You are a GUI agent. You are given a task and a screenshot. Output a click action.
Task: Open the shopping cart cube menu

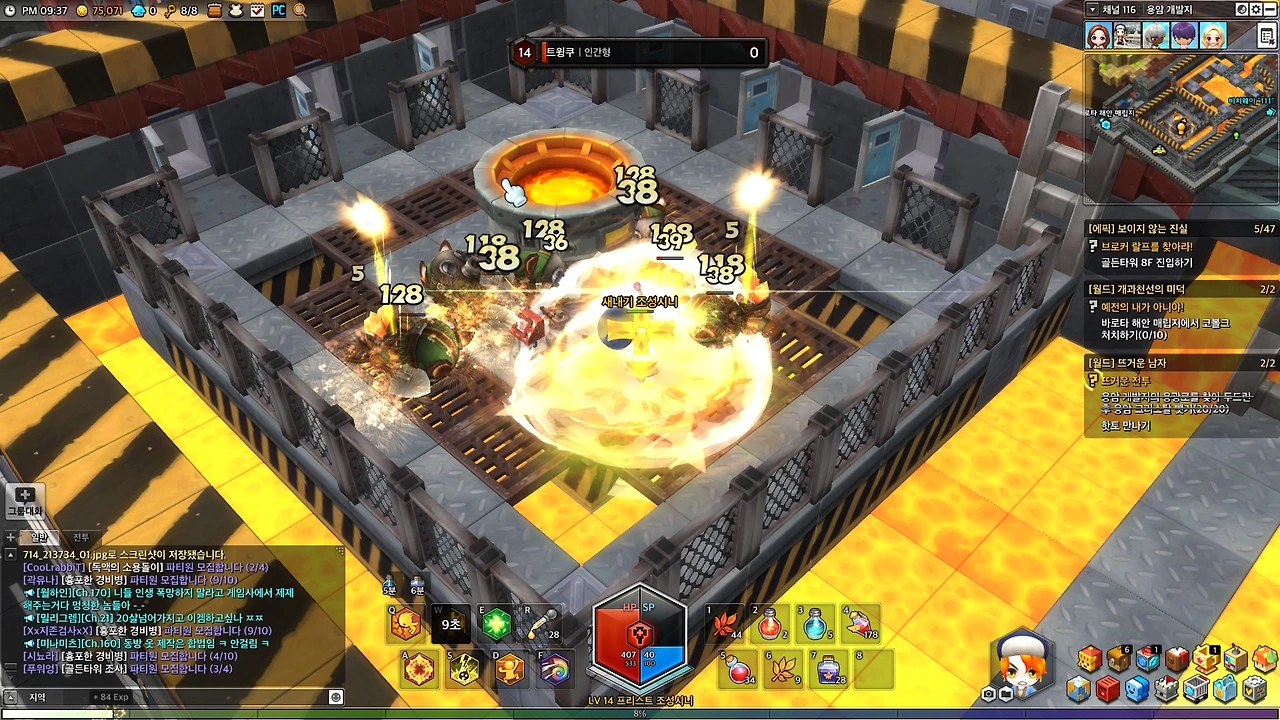click(1196, 689)
